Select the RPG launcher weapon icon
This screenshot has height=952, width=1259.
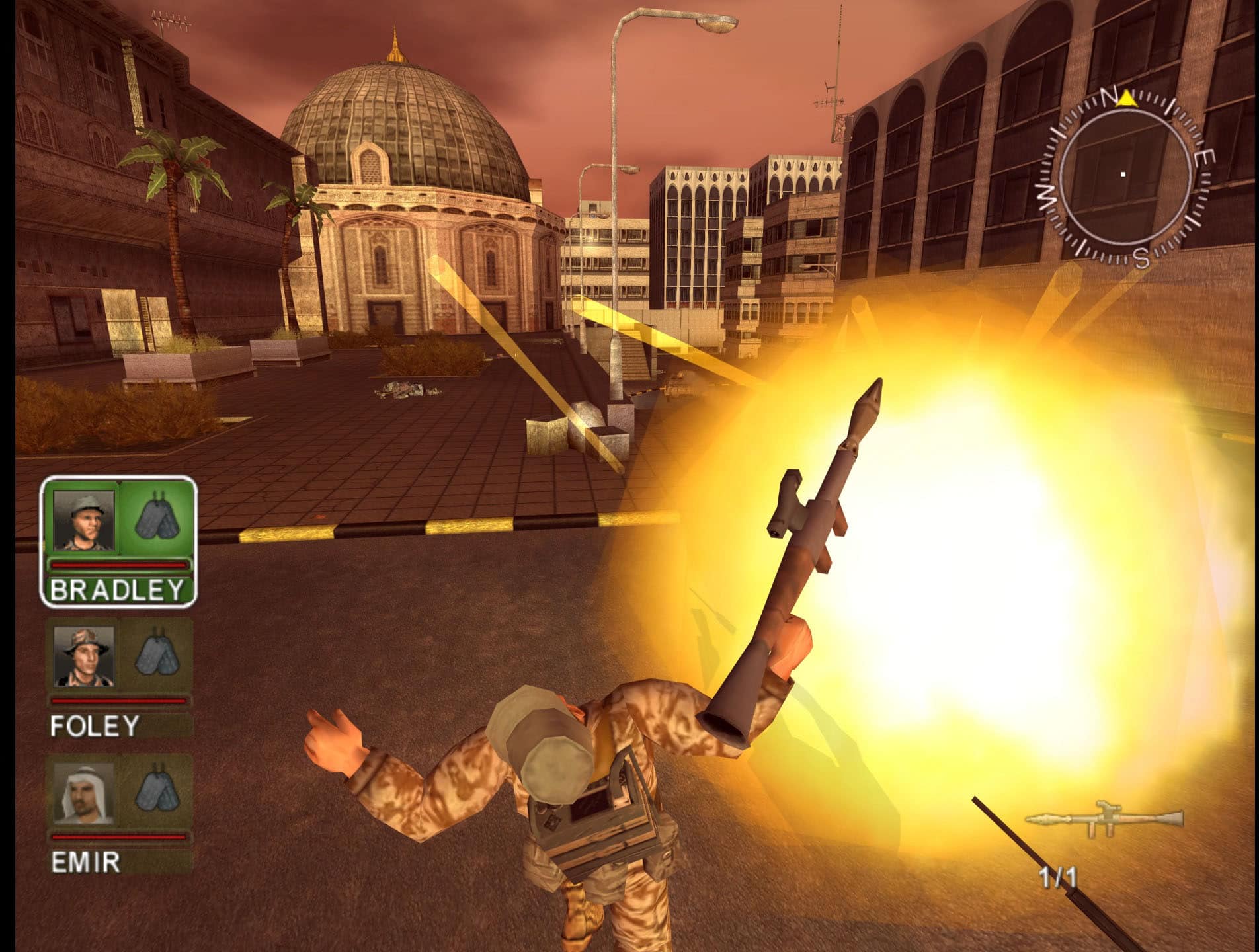[x=1104, y=819]
